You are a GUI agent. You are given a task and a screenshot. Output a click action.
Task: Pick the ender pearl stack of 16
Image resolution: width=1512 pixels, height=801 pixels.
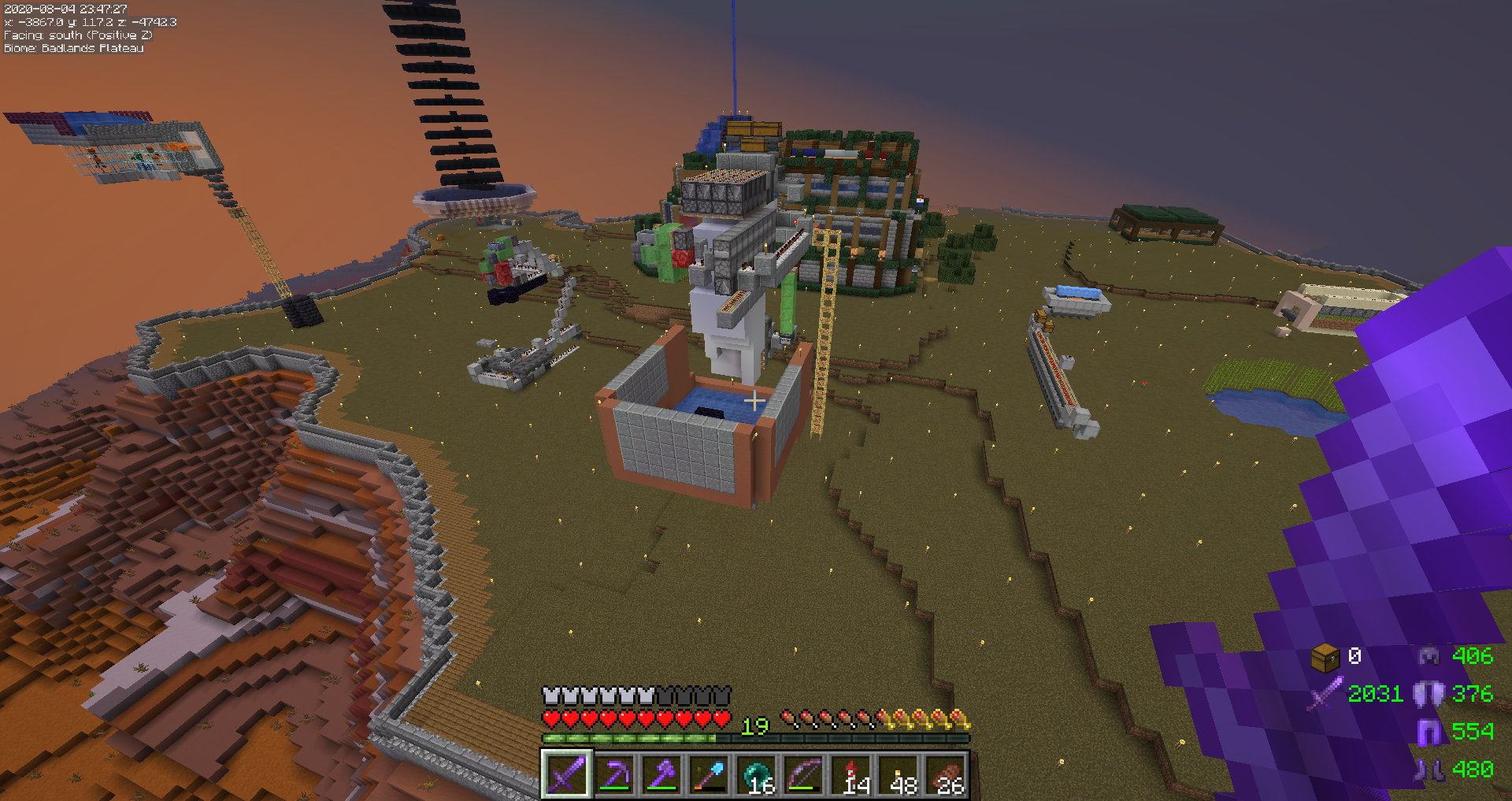757,775
